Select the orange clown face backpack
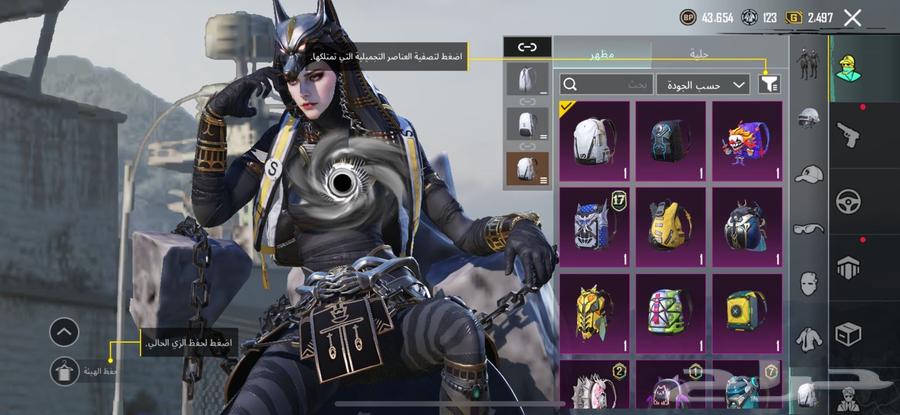 click(x=747, y=141)
